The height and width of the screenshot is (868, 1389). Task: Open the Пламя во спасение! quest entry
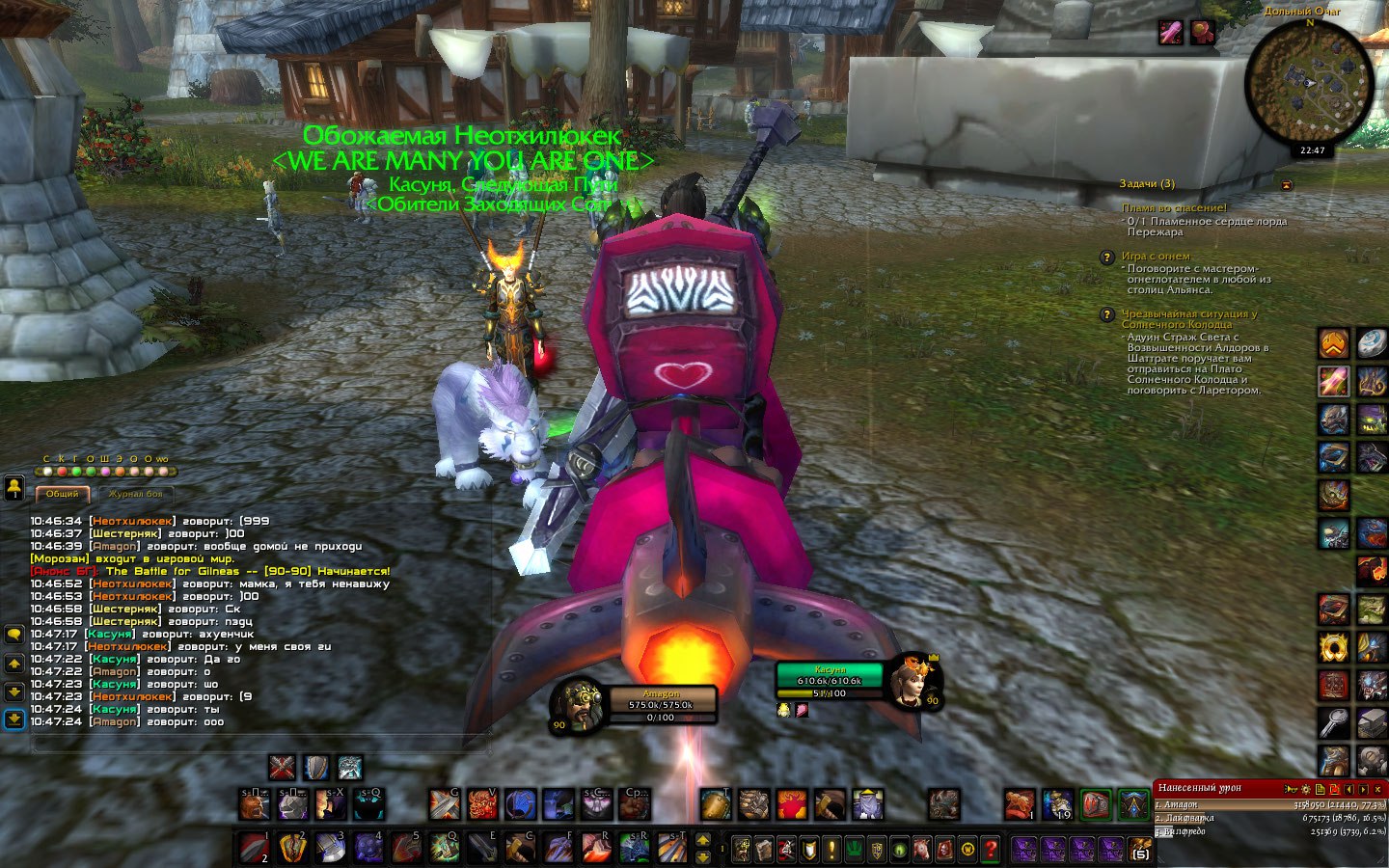(x=1174, y=207)
